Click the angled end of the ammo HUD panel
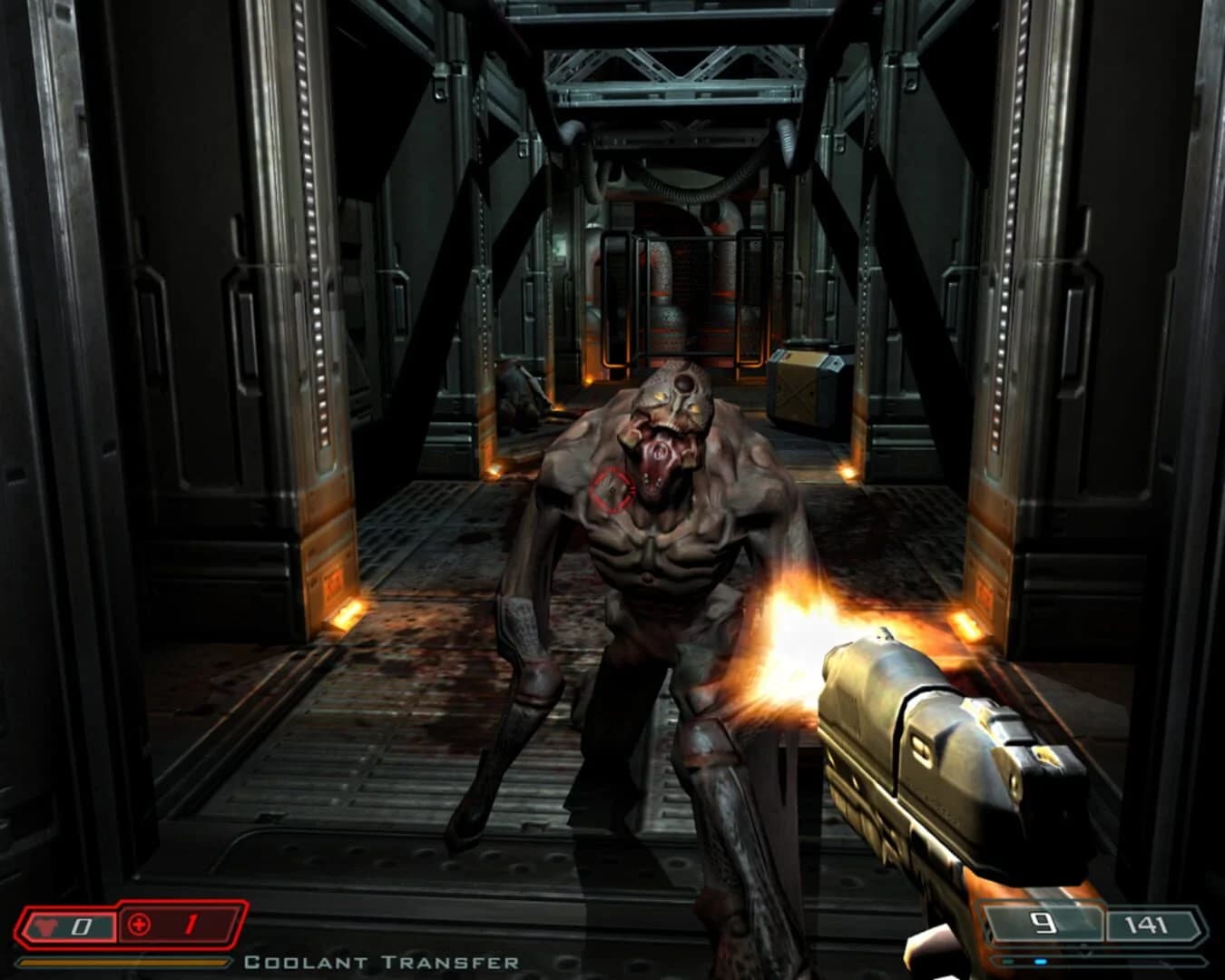Image resolution: width=1225 pixels, height=980 pixels. [x=1202, y=923]
